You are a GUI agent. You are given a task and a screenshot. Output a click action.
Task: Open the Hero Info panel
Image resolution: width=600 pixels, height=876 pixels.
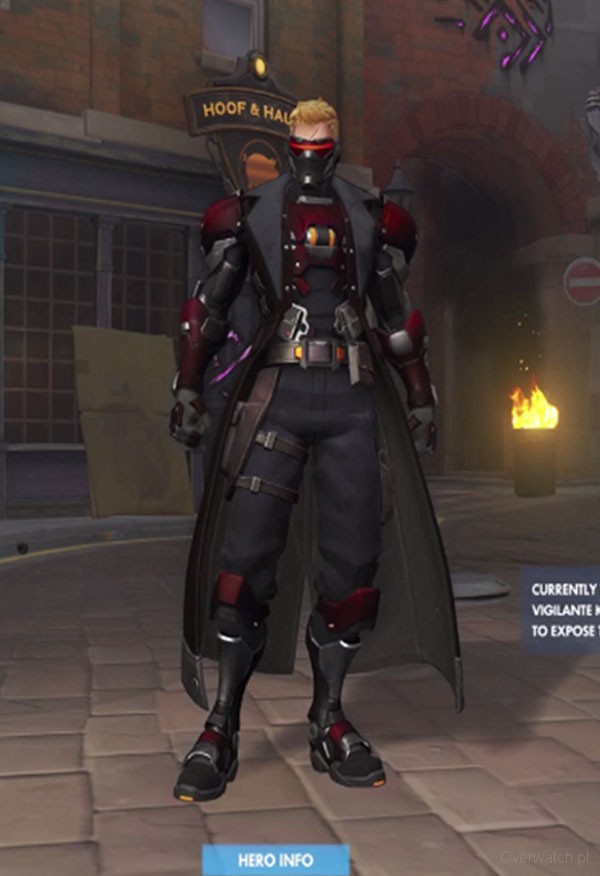pyautogui.click(x=275, y=860)
